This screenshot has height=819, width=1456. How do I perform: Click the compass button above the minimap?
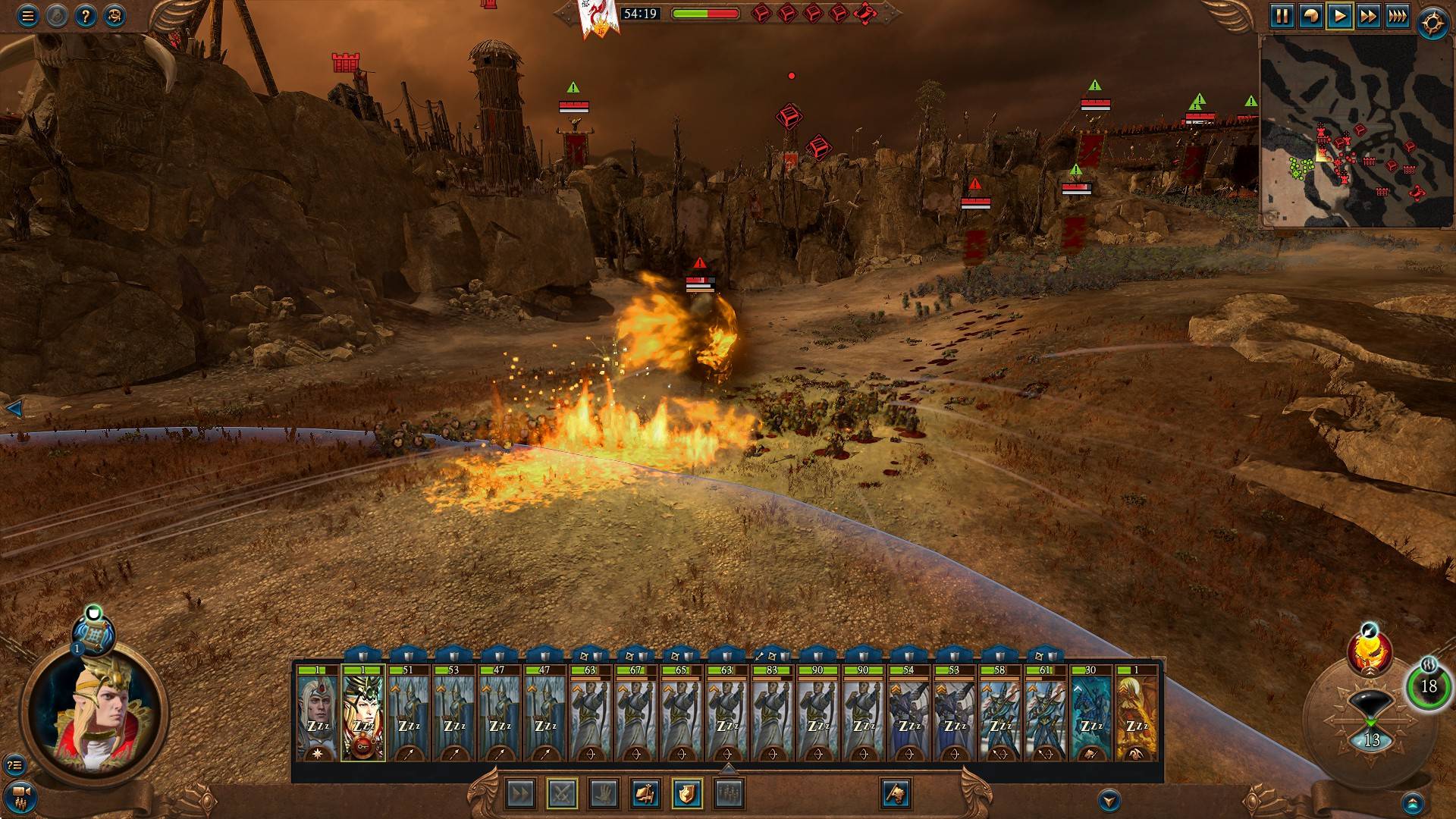pyautogui.click(x=1432, y=24)
